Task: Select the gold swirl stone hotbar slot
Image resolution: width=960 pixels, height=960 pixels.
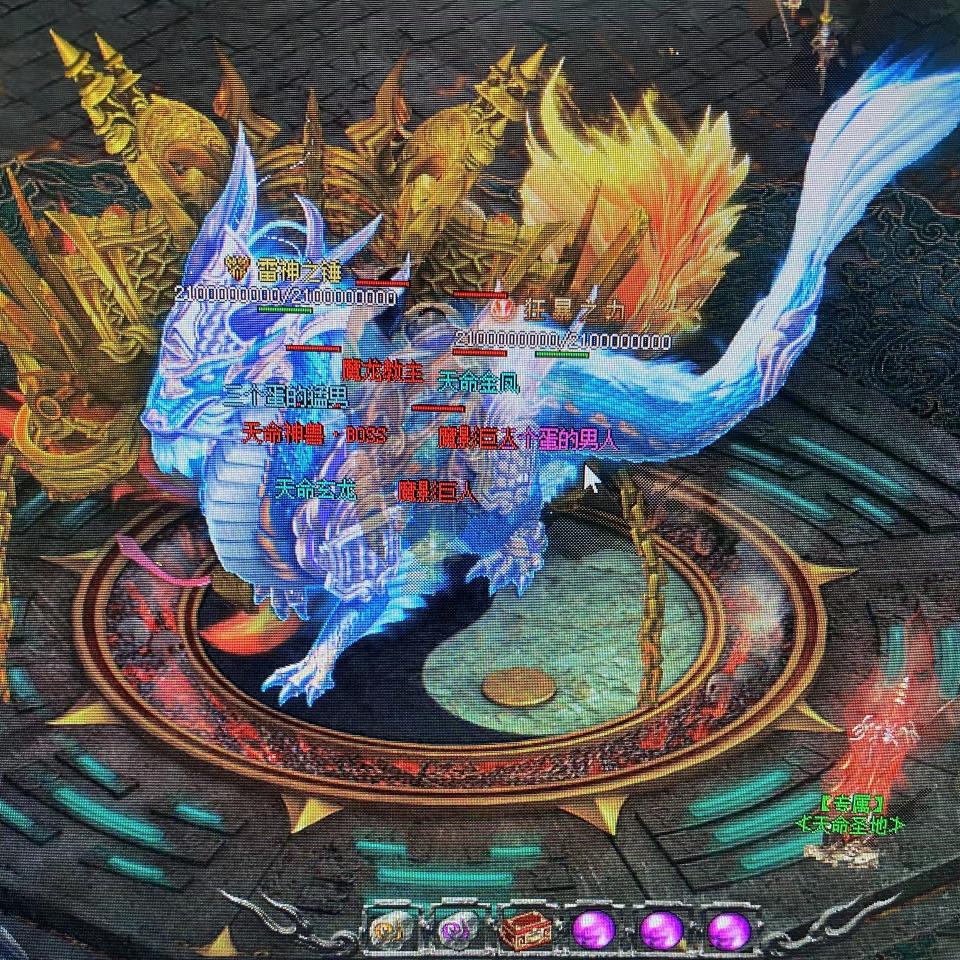Action: 388,931
